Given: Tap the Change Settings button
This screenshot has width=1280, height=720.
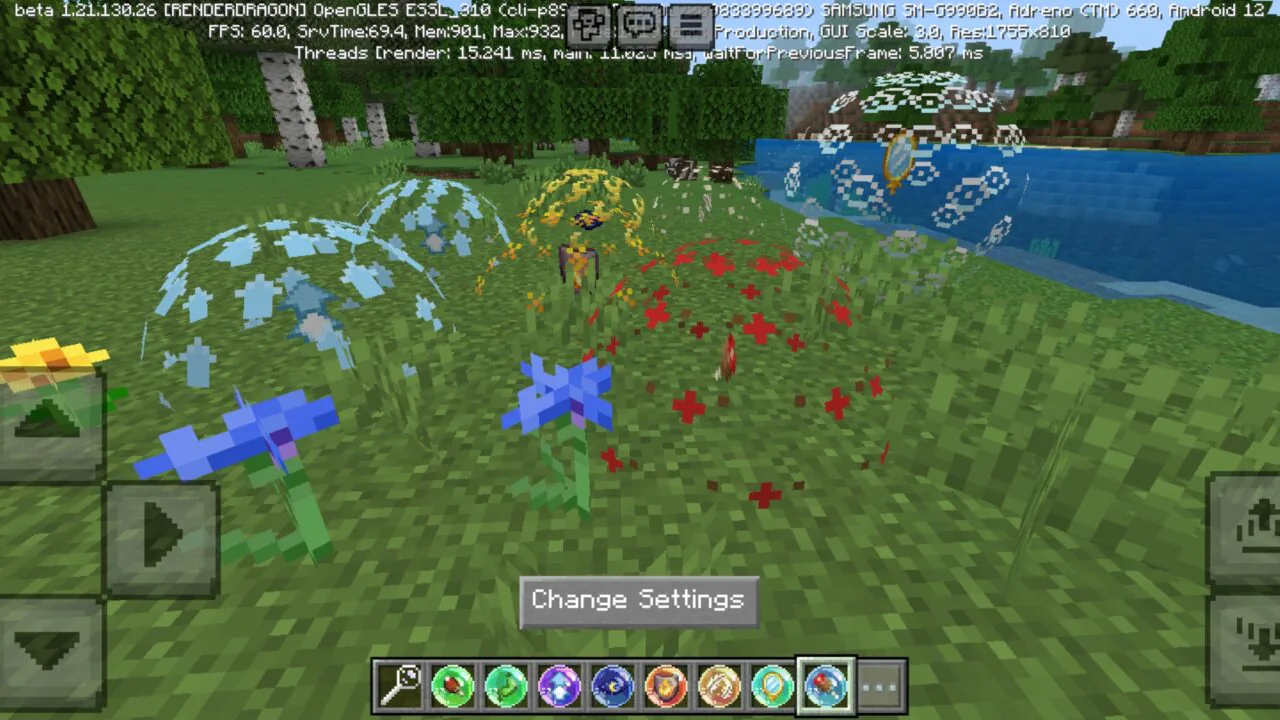Looking at the screenshot, I should pyautogui.click(x=638, y=599).
